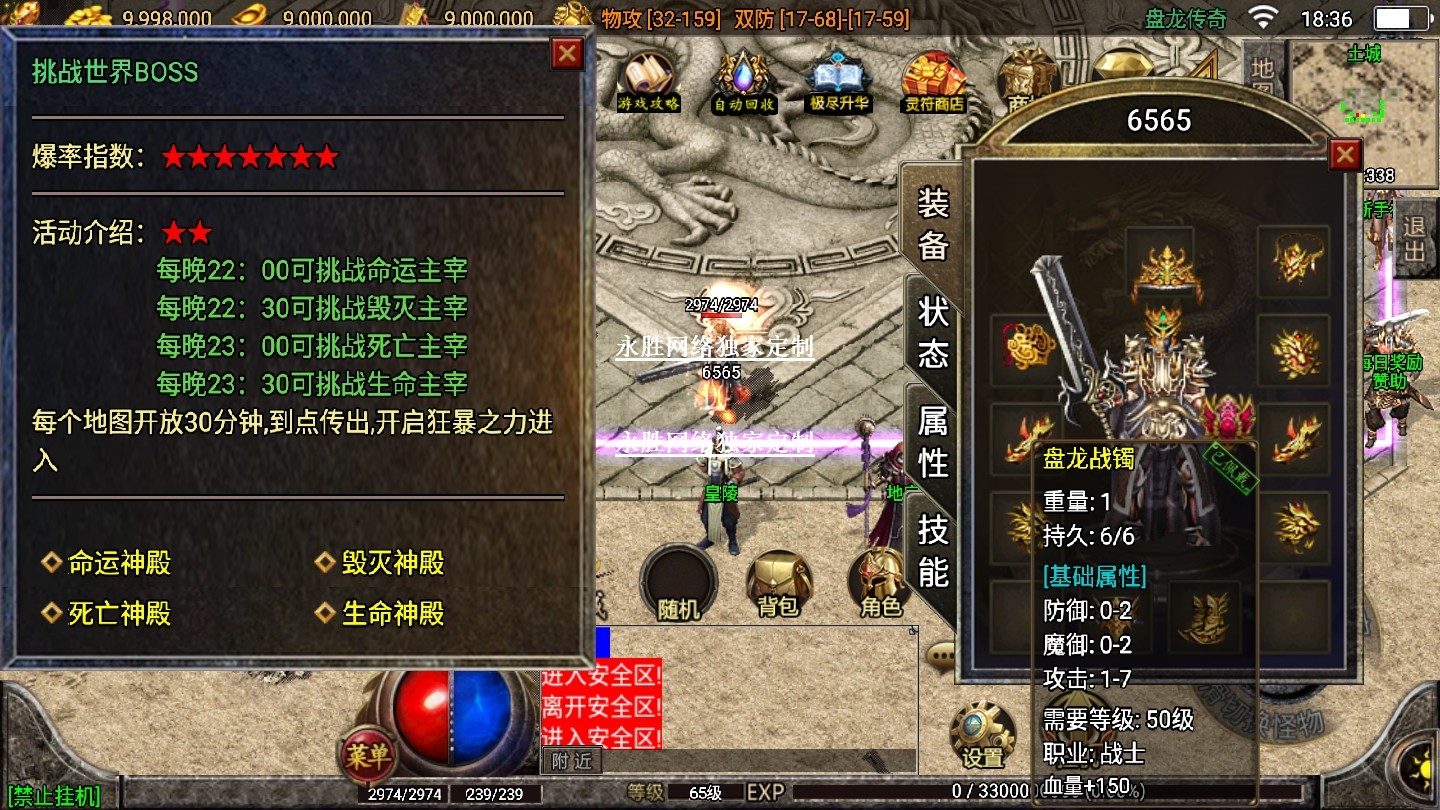Image resolution: width=1440 pixels, height=810 pixels.
Task: Open the 状态 tab
Action: point(933,332)
